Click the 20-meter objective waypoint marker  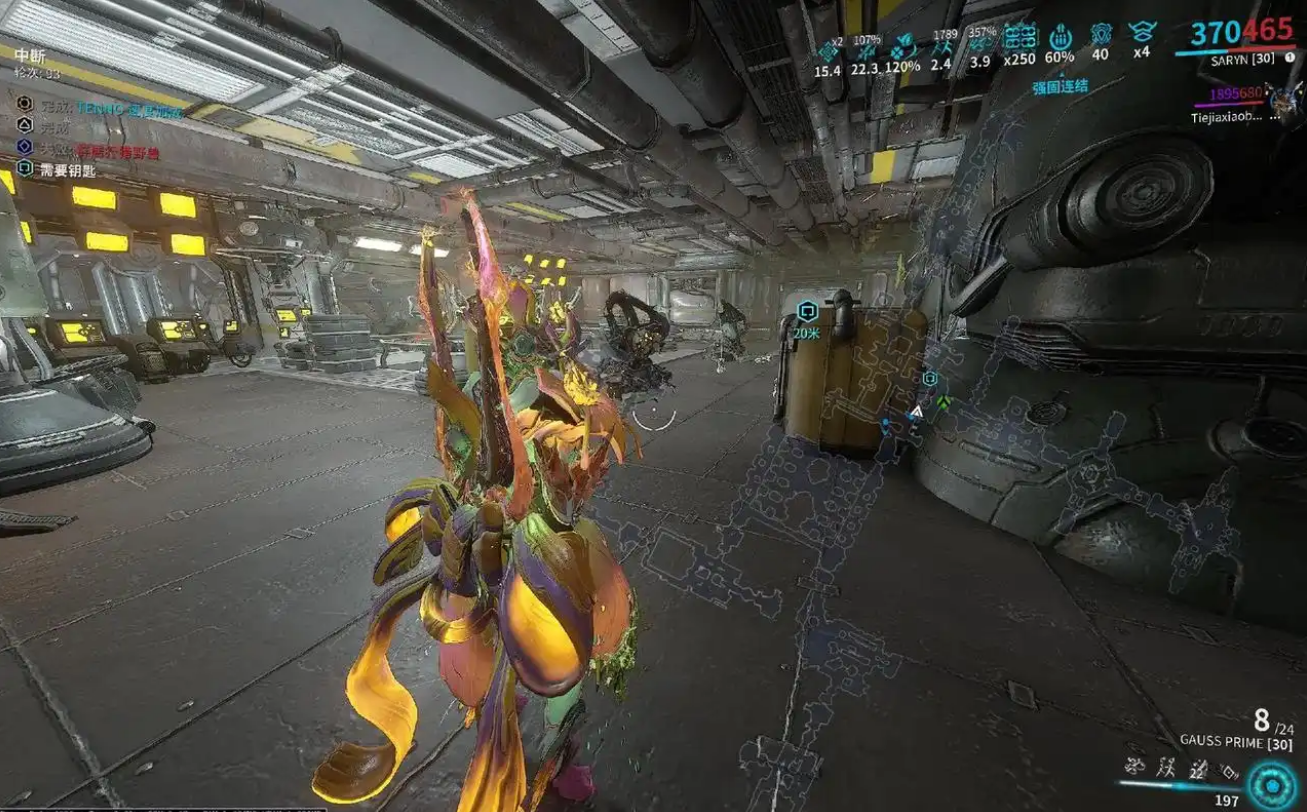click(807, 311)
